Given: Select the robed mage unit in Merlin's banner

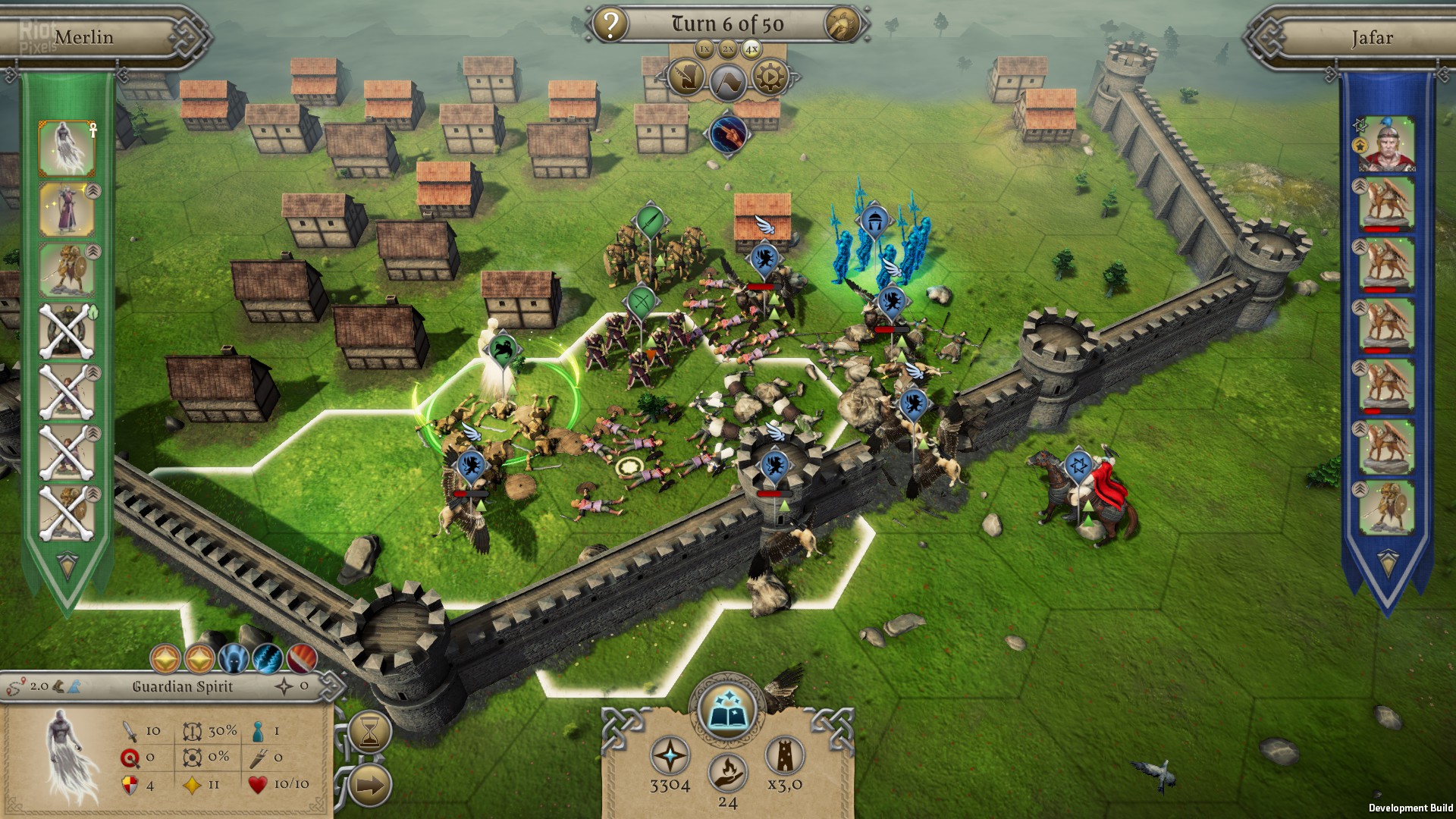Looking at the screenshot, I should coord(67,209).
